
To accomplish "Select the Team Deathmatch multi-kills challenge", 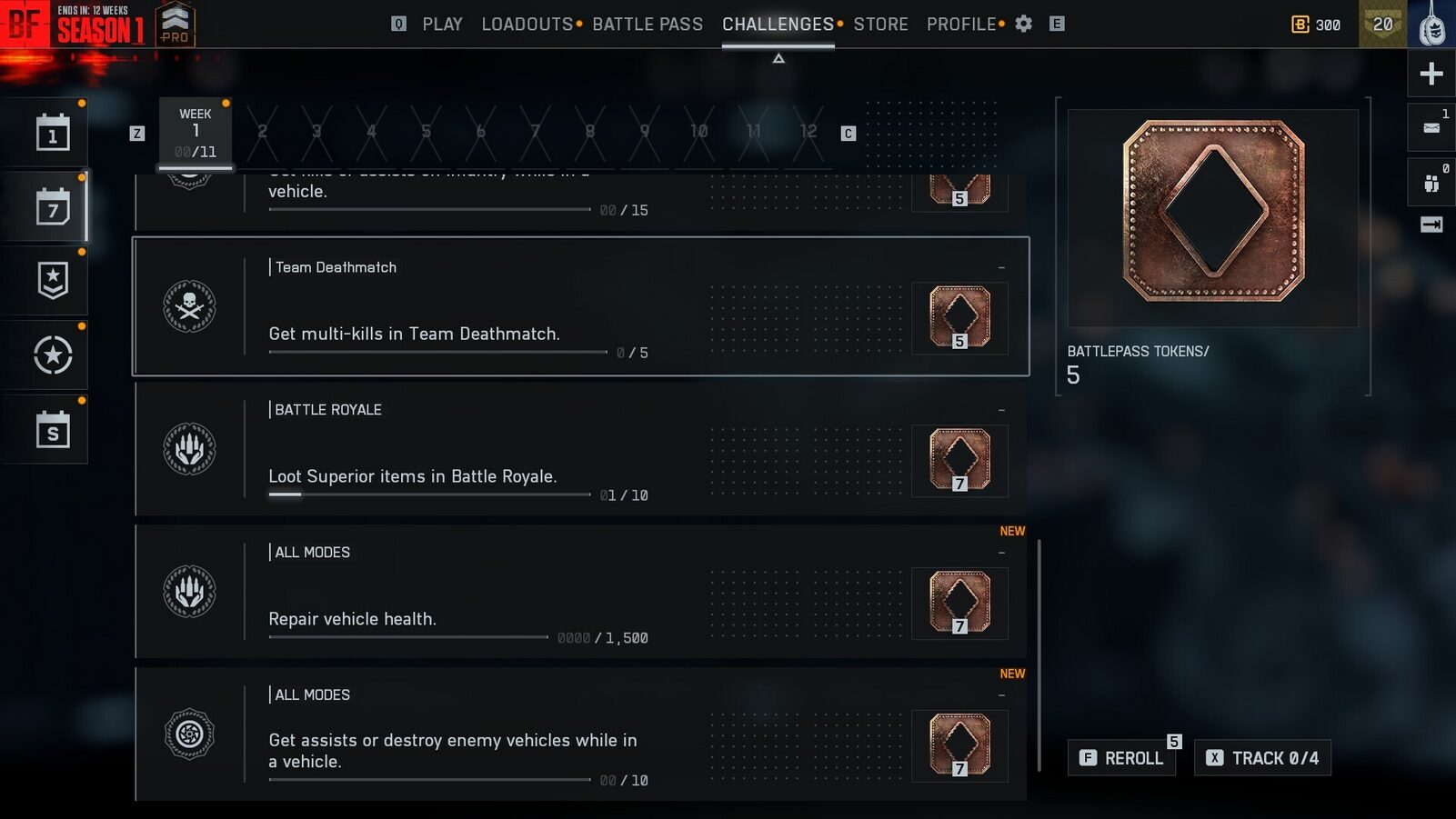I will [x=580, y=306].
